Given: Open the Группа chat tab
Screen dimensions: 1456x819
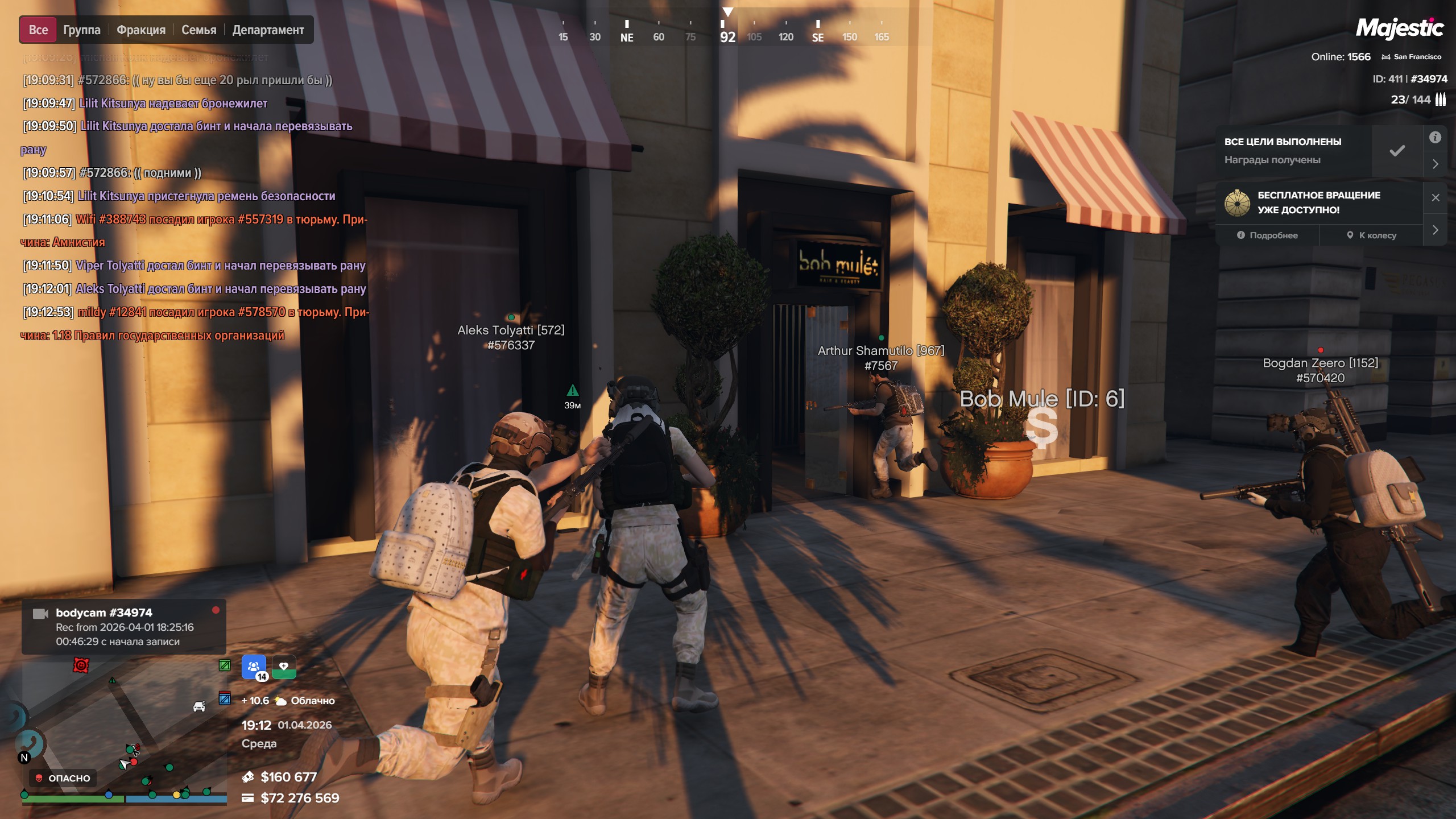Looking at the screenshot, I should coord(82,30).
